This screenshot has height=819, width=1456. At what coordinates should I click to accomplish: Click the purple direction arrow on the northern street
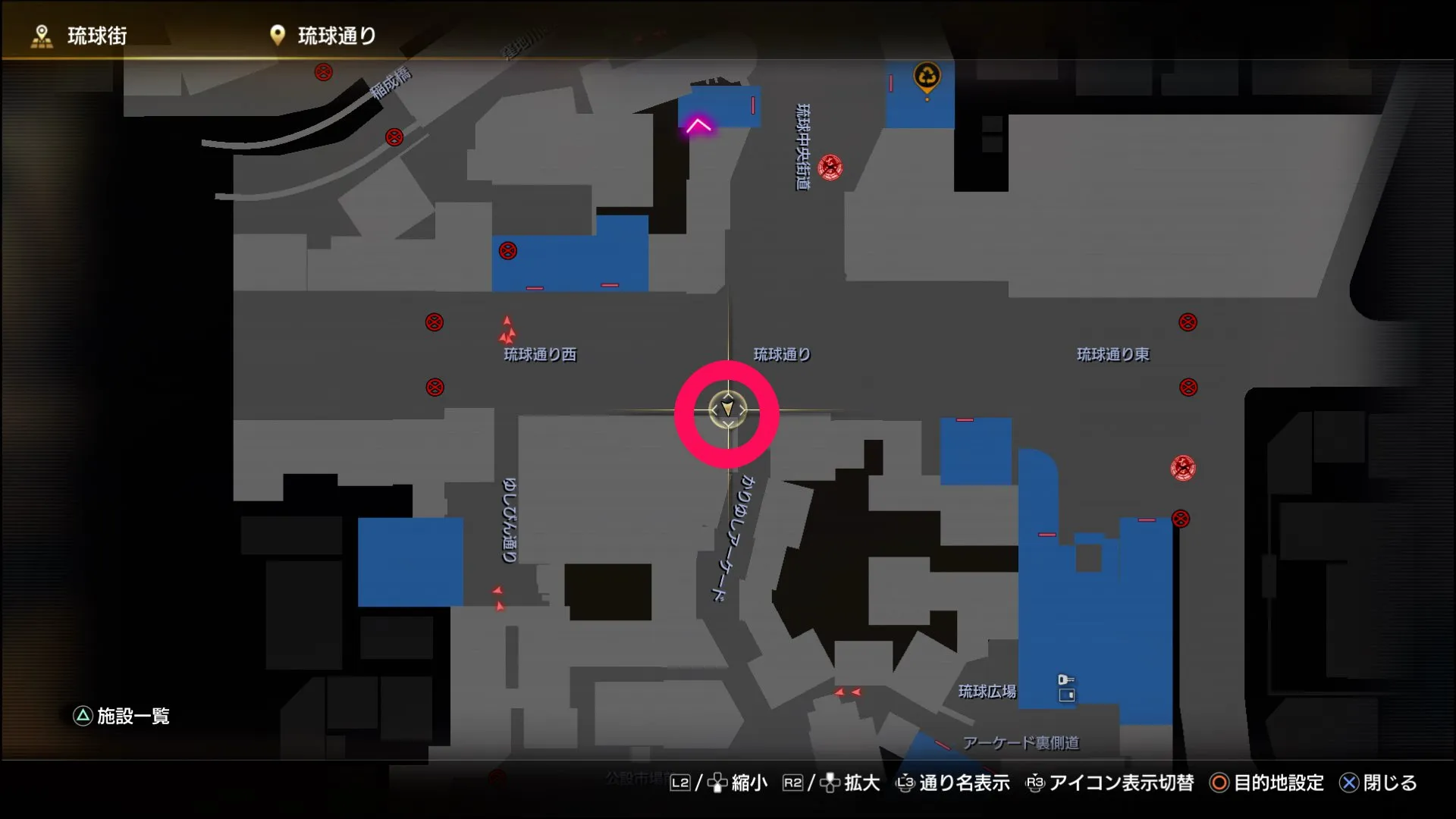tap(698, 125)
